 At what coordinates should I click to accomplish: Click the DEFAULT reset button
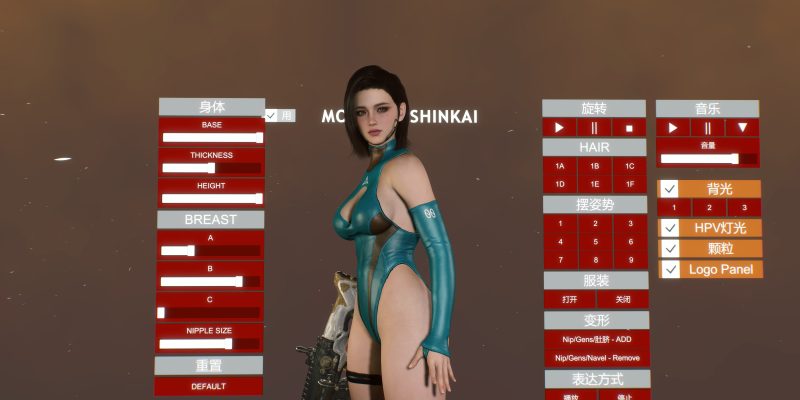tap(209, 386)
